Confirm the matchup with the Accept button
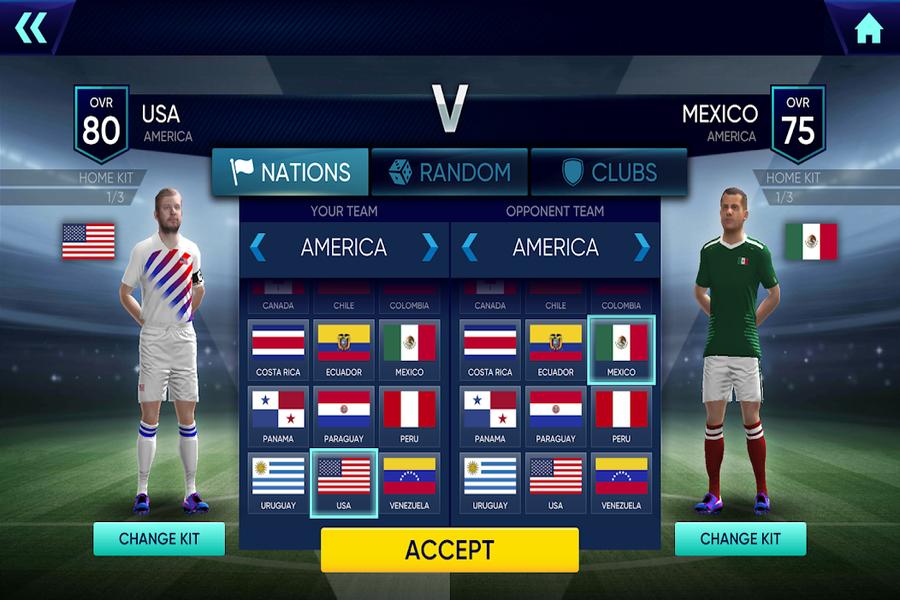The height and width of the screenshot is (600, 900). pyautogui.click(x=449, y=549)
